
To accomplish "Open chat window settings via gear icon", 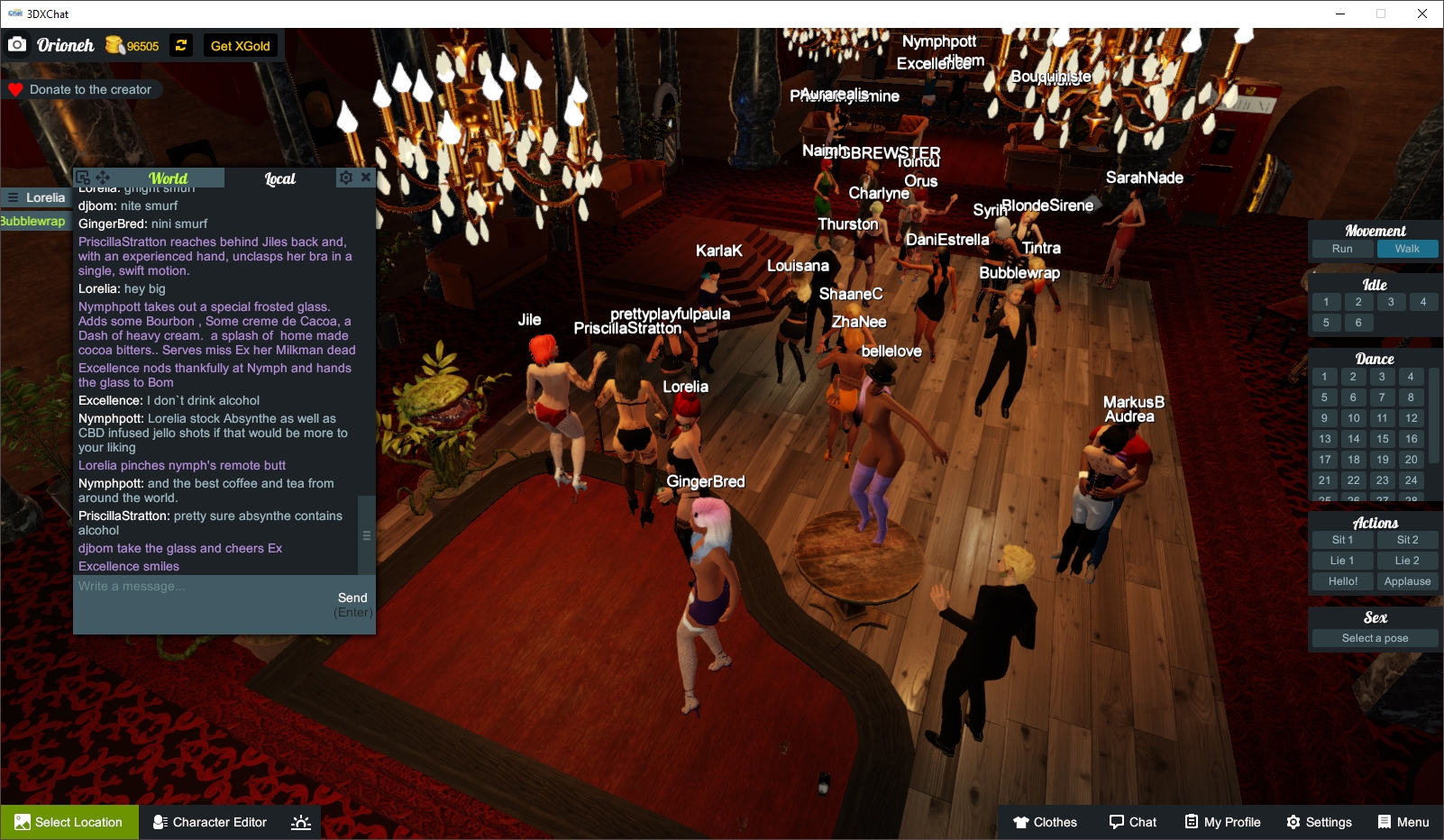I will [x=346, y=178].
